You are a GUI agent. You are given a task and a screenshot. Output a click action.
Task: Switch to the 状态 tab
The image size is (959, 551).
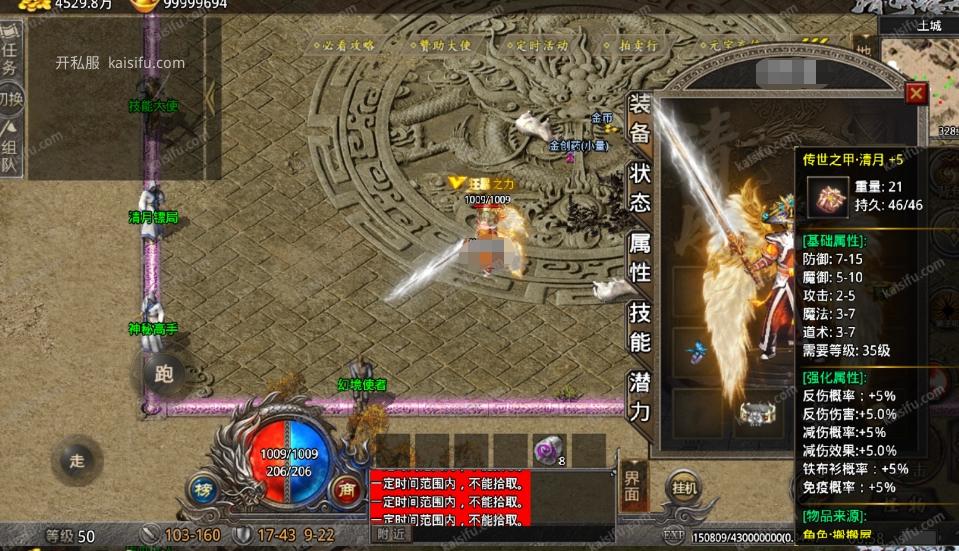click(x=639, y=186)
